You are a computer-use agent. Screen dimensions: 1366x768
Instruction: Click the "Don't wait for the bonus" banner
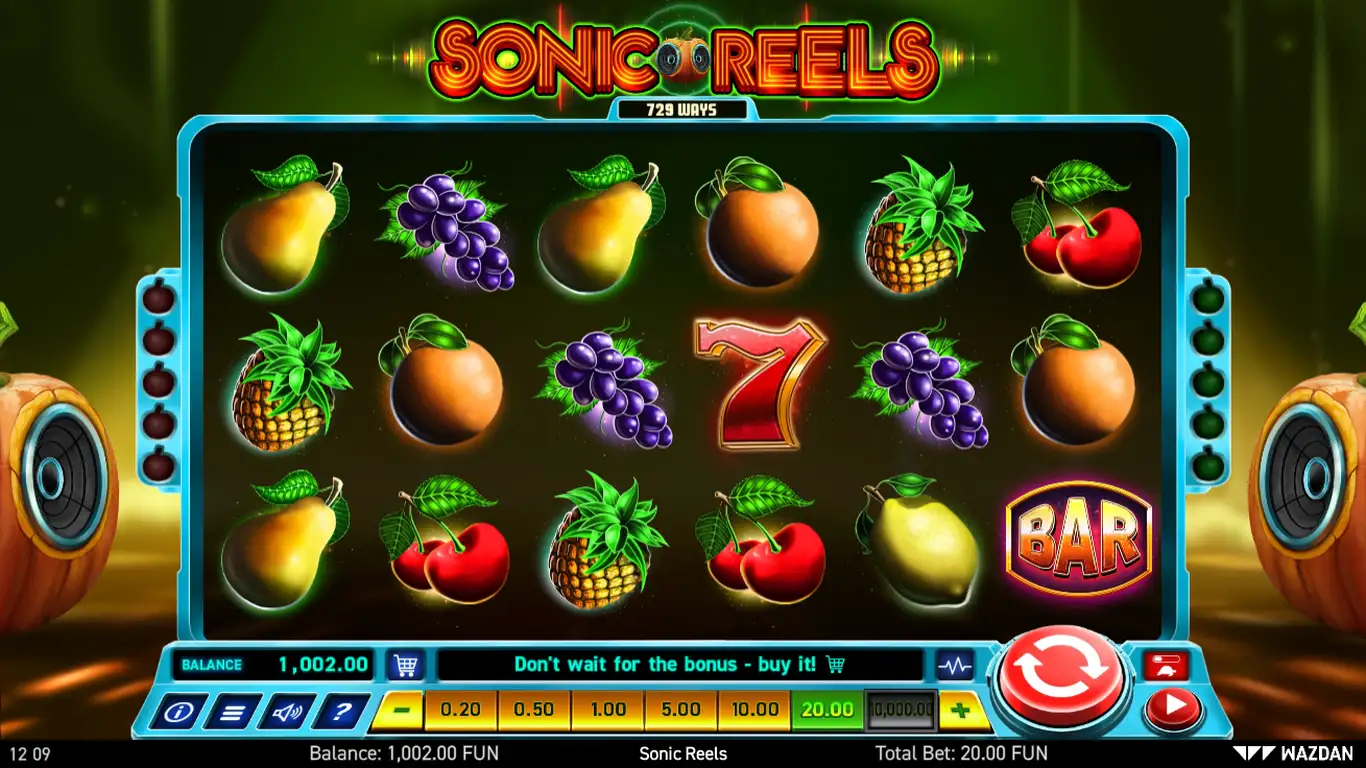coord(679,665)
